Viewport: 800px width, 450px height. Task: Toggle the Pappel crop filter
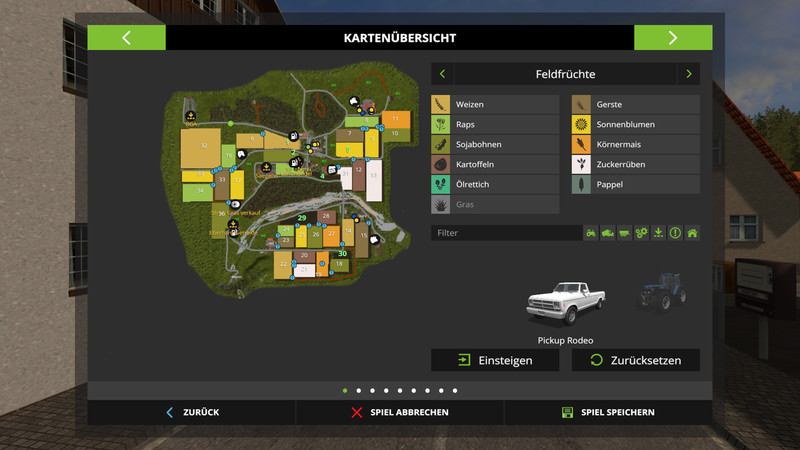pyautogui.click(x=635, y=184)
